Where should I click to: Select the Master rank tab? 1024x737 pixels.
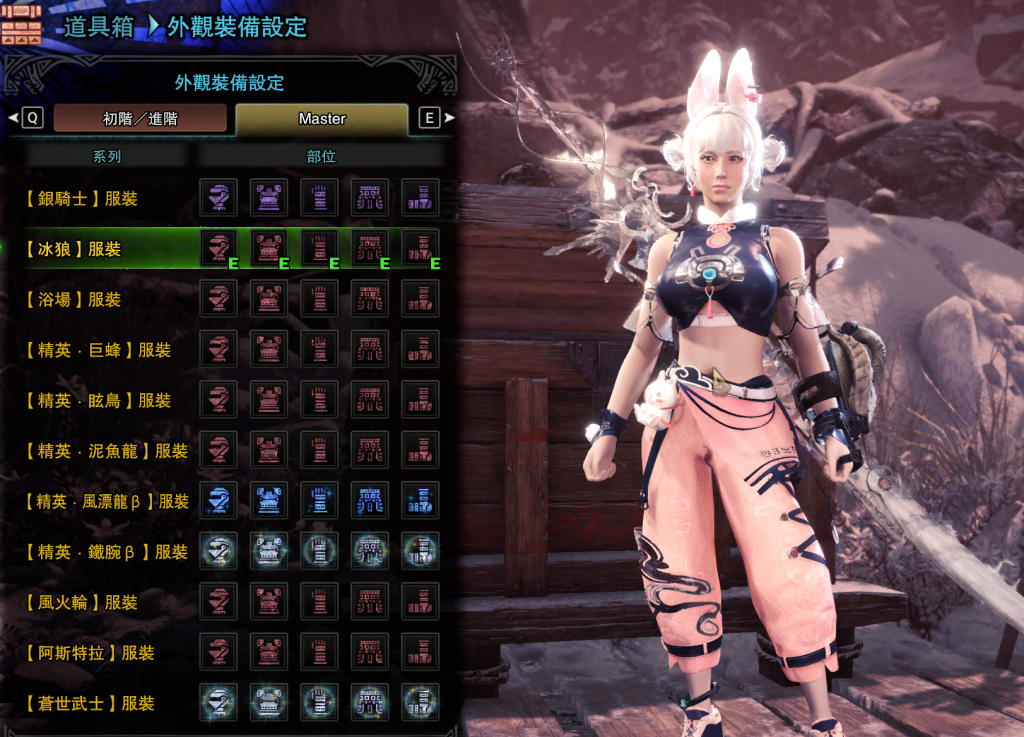(x=322, y=118)
